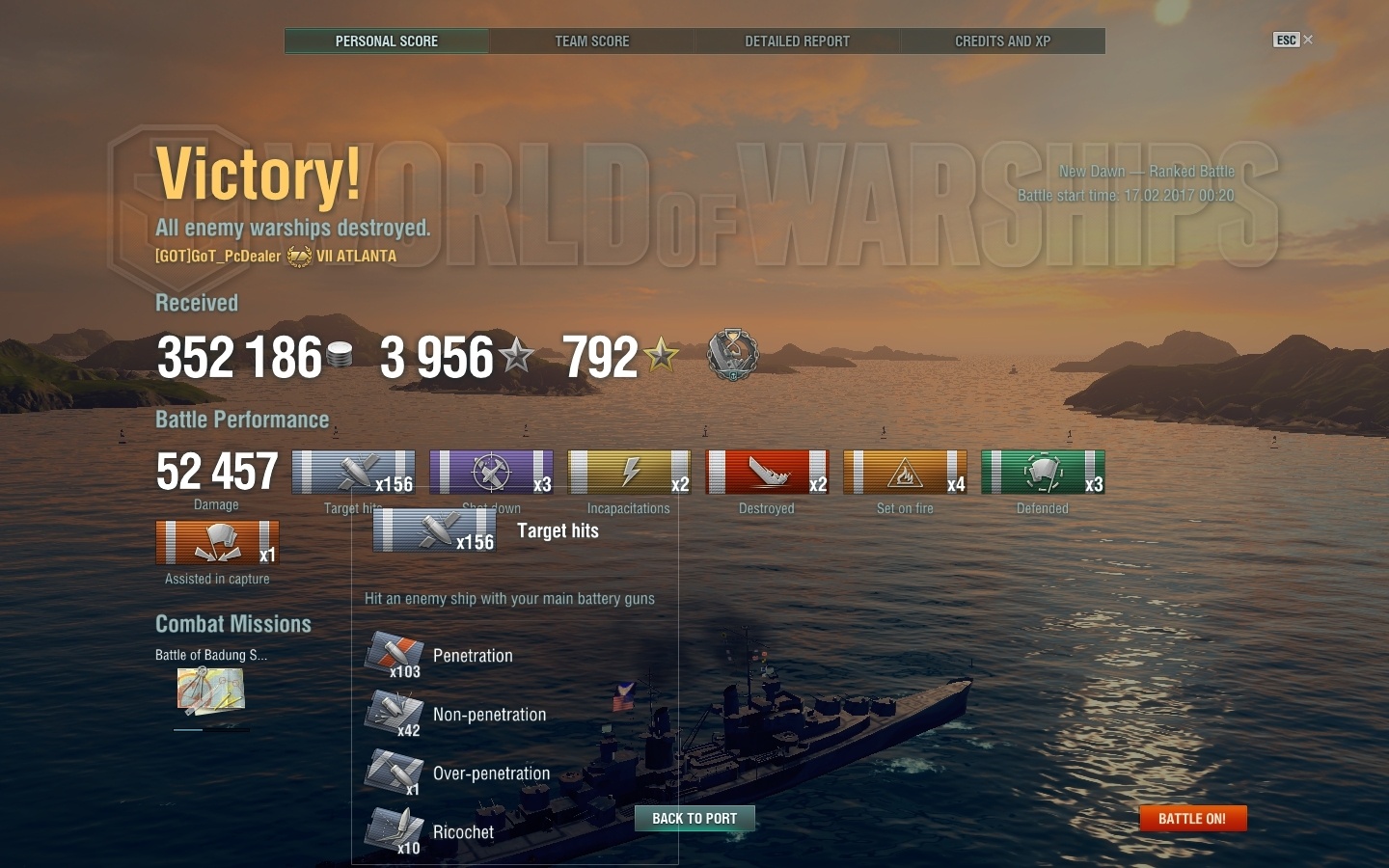Select the Shot down planes ribbon
1389x868 pixels.
[491, 473]
